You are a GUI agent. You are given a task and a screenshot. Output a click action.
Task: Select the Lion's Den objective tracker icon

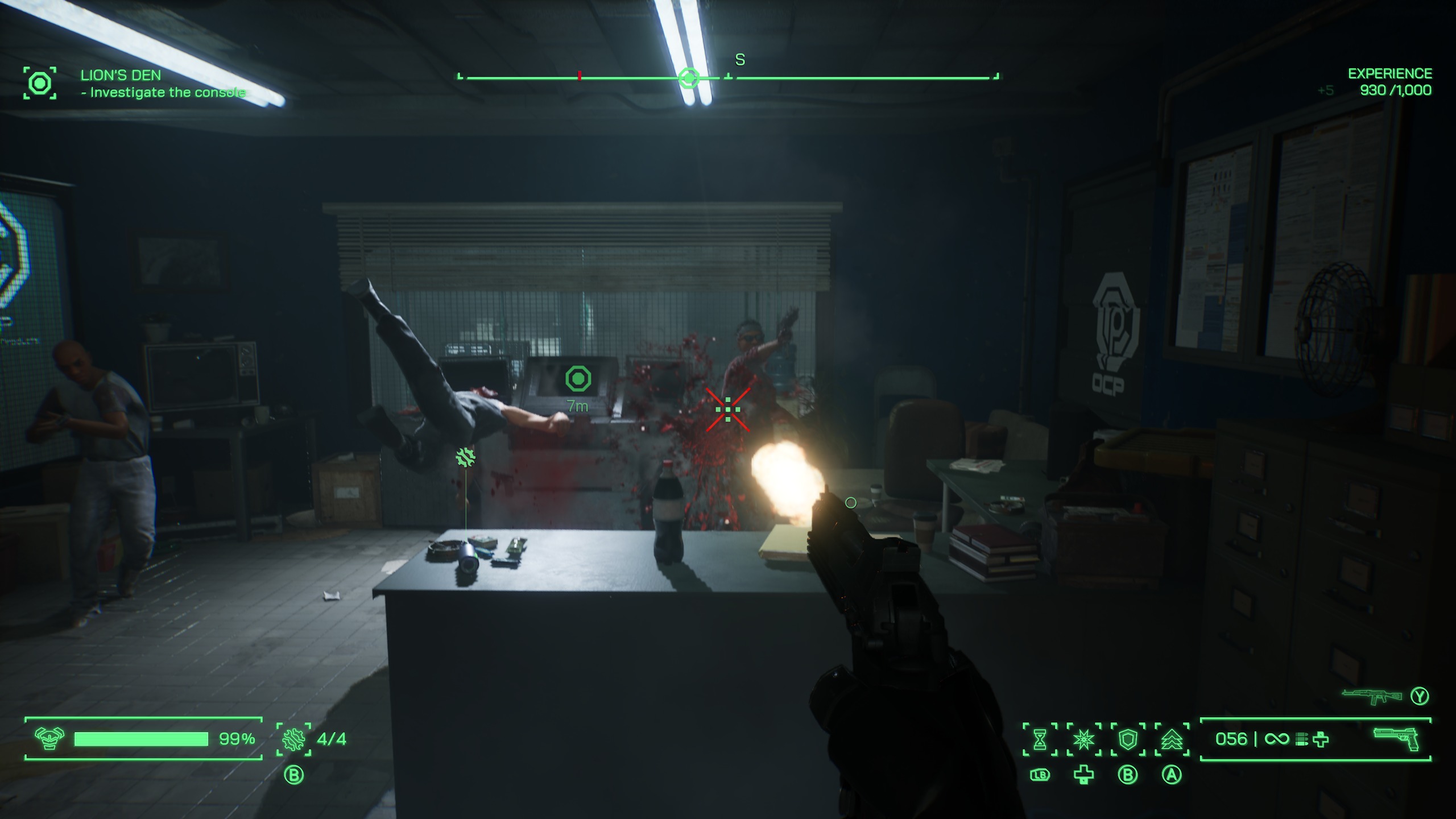point(40,84)
